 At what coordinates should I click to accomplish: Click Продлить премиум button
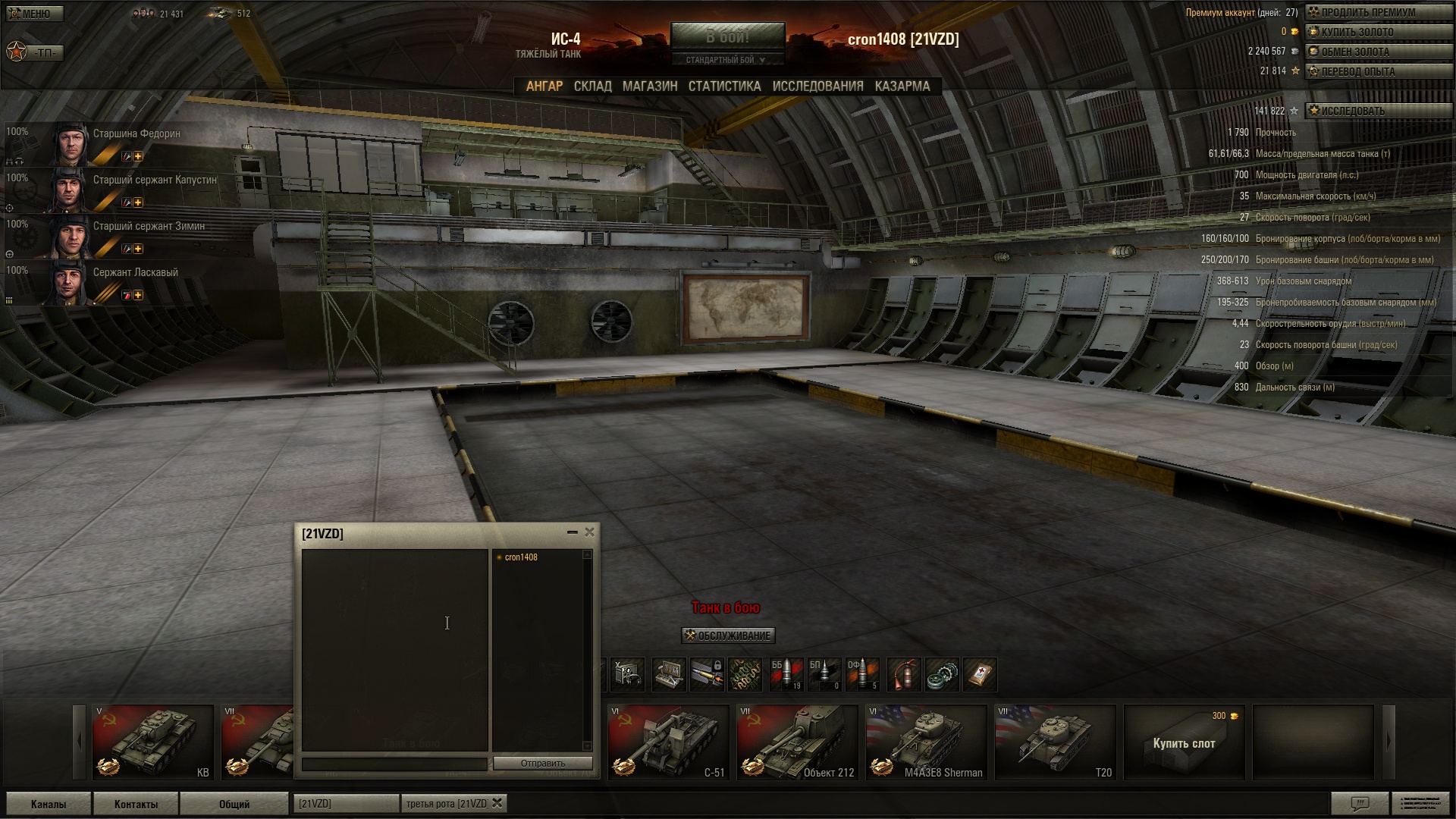pyautogui.click(x=1377, y=12)
